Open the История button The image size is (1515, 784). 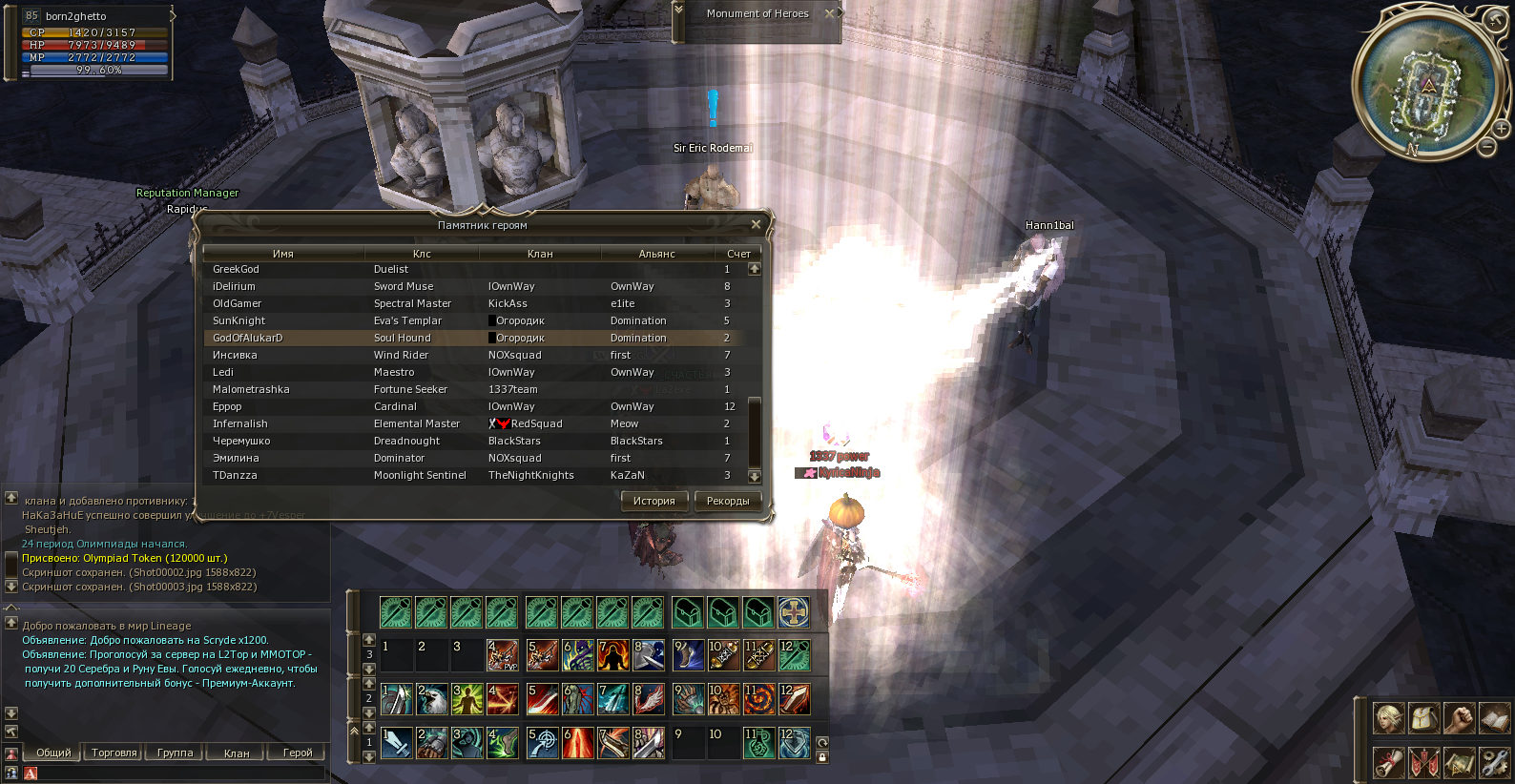[x=654, y=501]
